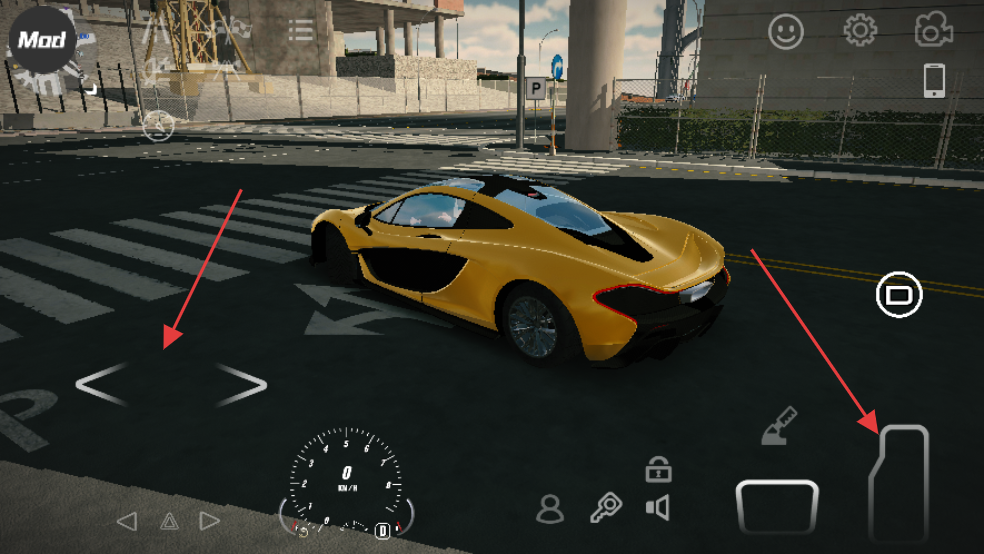This screenshot has width=984, height=554.
Task: Activate the right turn signal
Action: click(x=210, y=521)
